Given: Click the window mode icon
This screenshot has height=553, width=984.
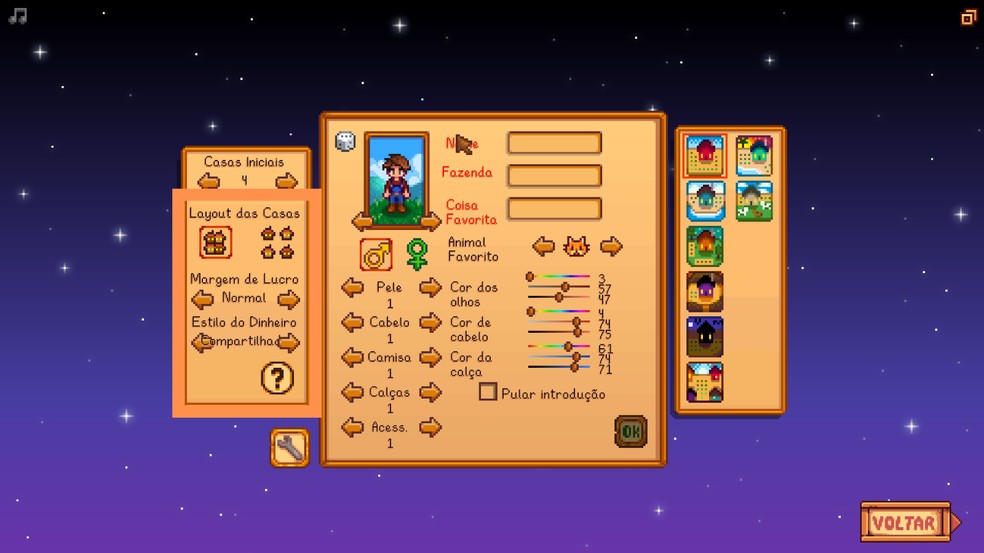Looking at the screenshot, I should [968, 17].
